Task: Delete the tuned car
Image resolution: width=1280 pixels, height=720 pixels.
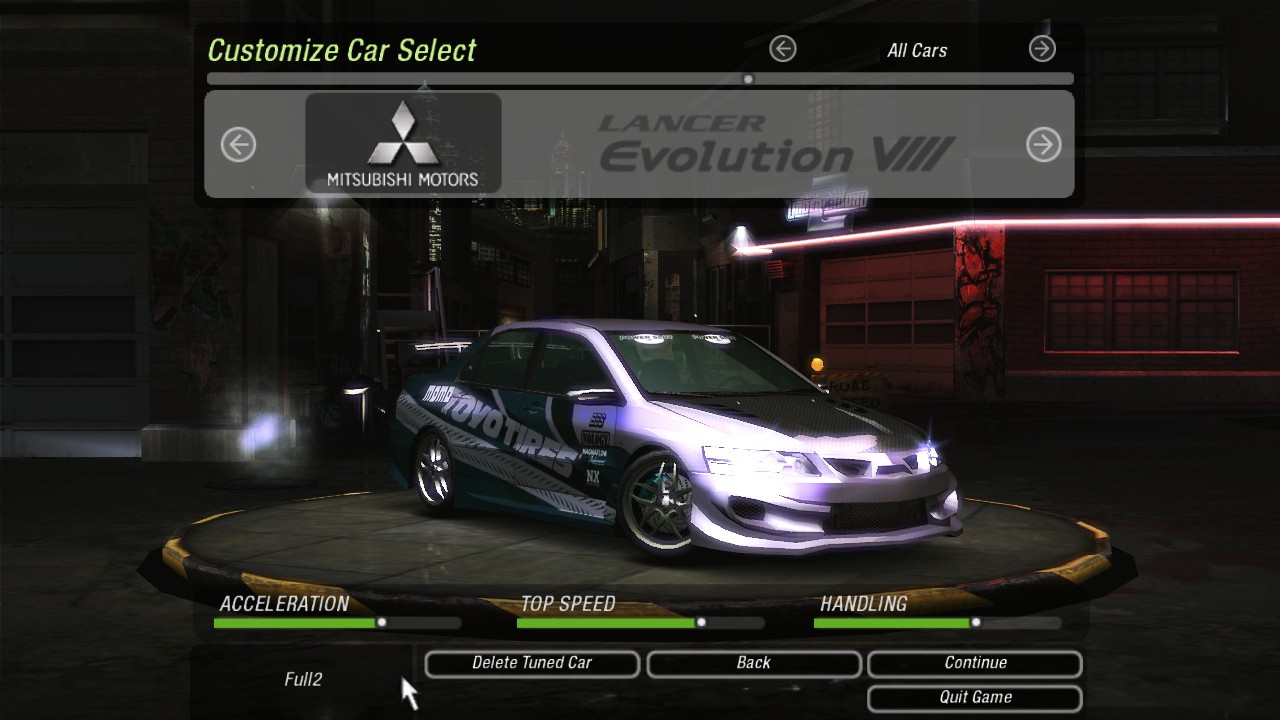Action: (532, 663)
